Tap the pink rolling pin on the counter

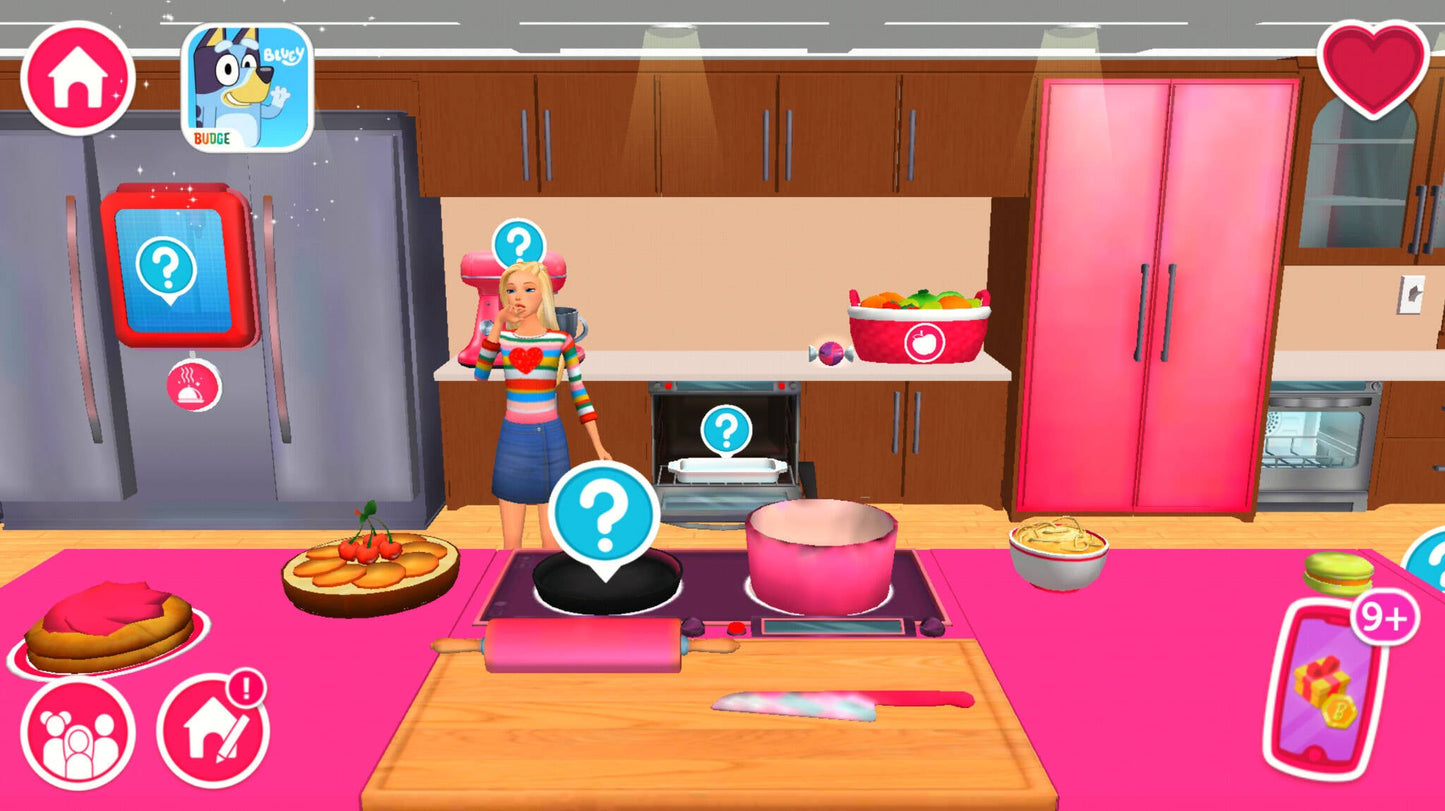[585, 644]
